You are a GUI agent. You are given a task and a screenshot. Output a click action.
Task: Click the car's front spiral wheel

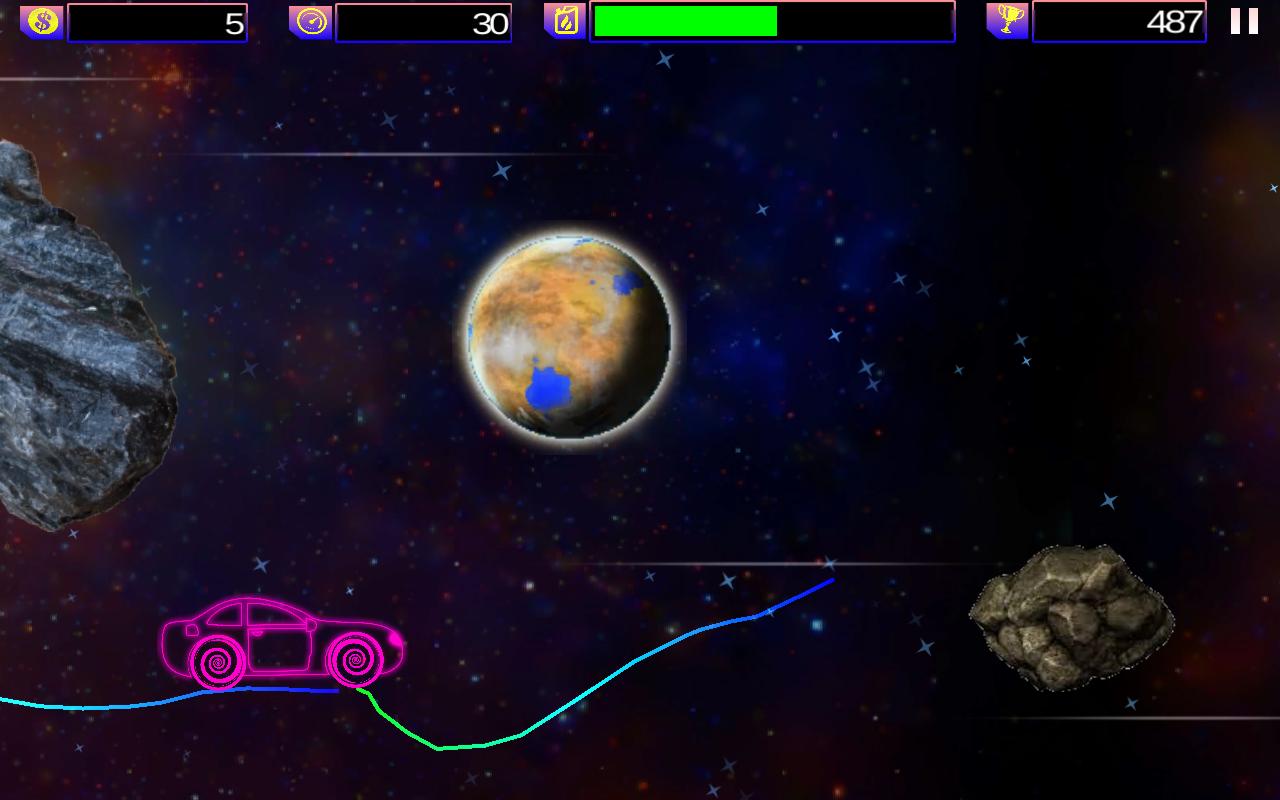click(352, 660)
